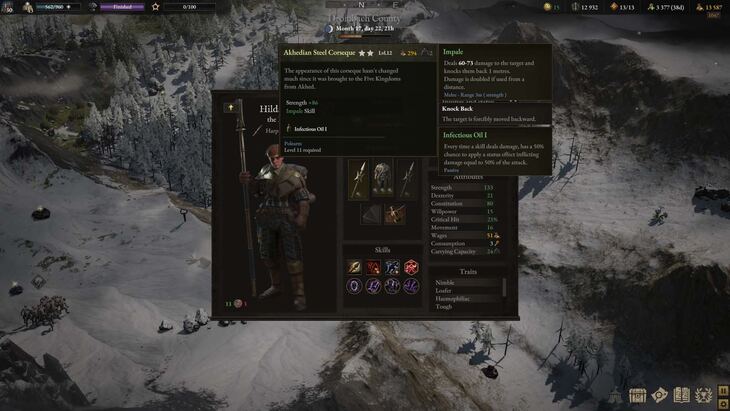
Task: Select the red hexagon skill icon
Action: (x=411, y=267)
